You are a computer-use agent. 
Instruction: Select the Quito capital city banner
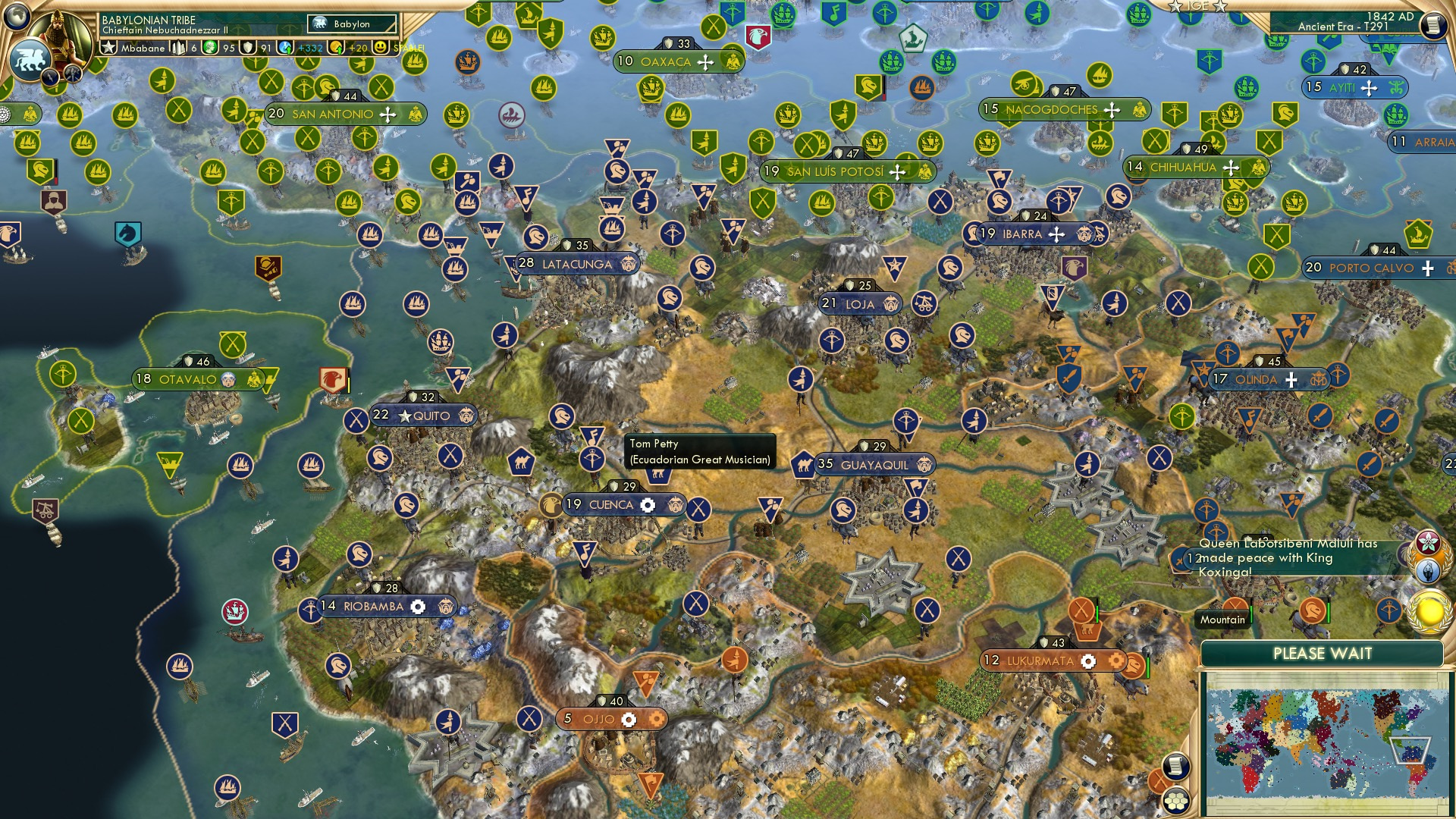tap(422, 416)
